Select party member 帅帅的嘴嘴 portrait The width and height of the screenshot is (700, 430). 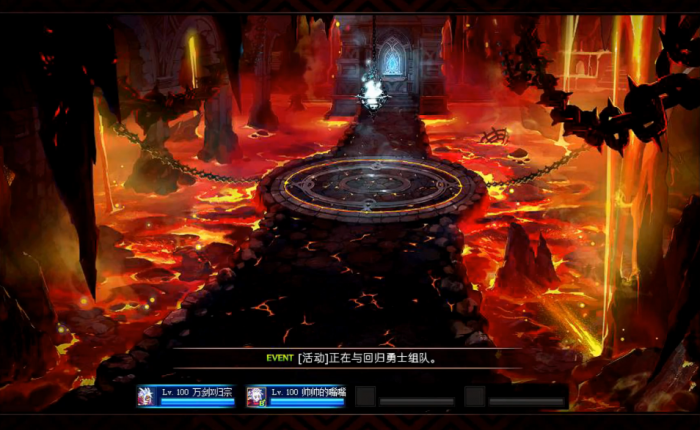click(256, 395)
